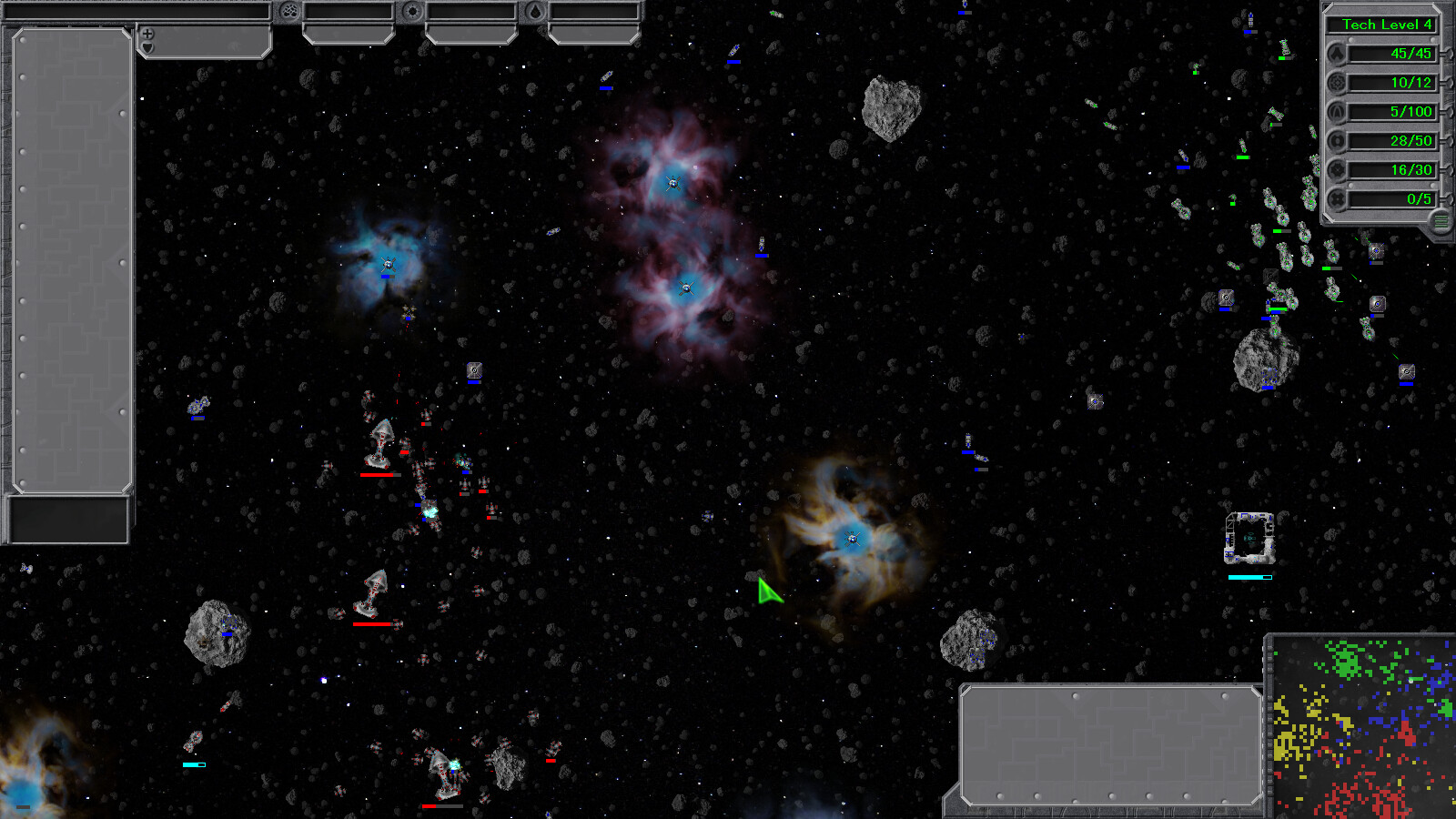Open the hamburger menu under the resource panel
The image size is (1456, 819).
[x=1439, y=221]
